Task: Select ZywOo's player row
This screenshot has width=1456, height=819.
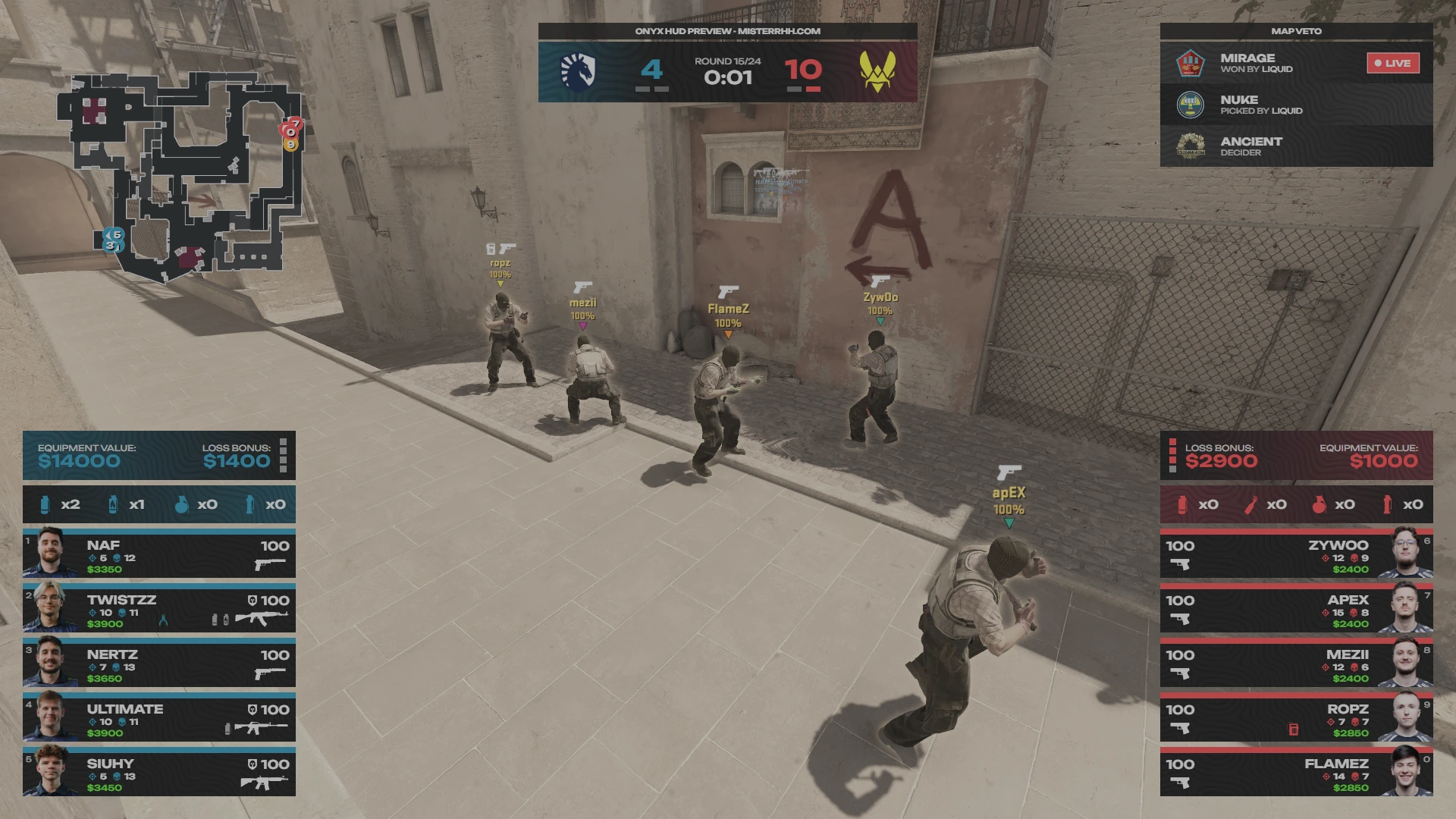Action: tap(1297, 555)
